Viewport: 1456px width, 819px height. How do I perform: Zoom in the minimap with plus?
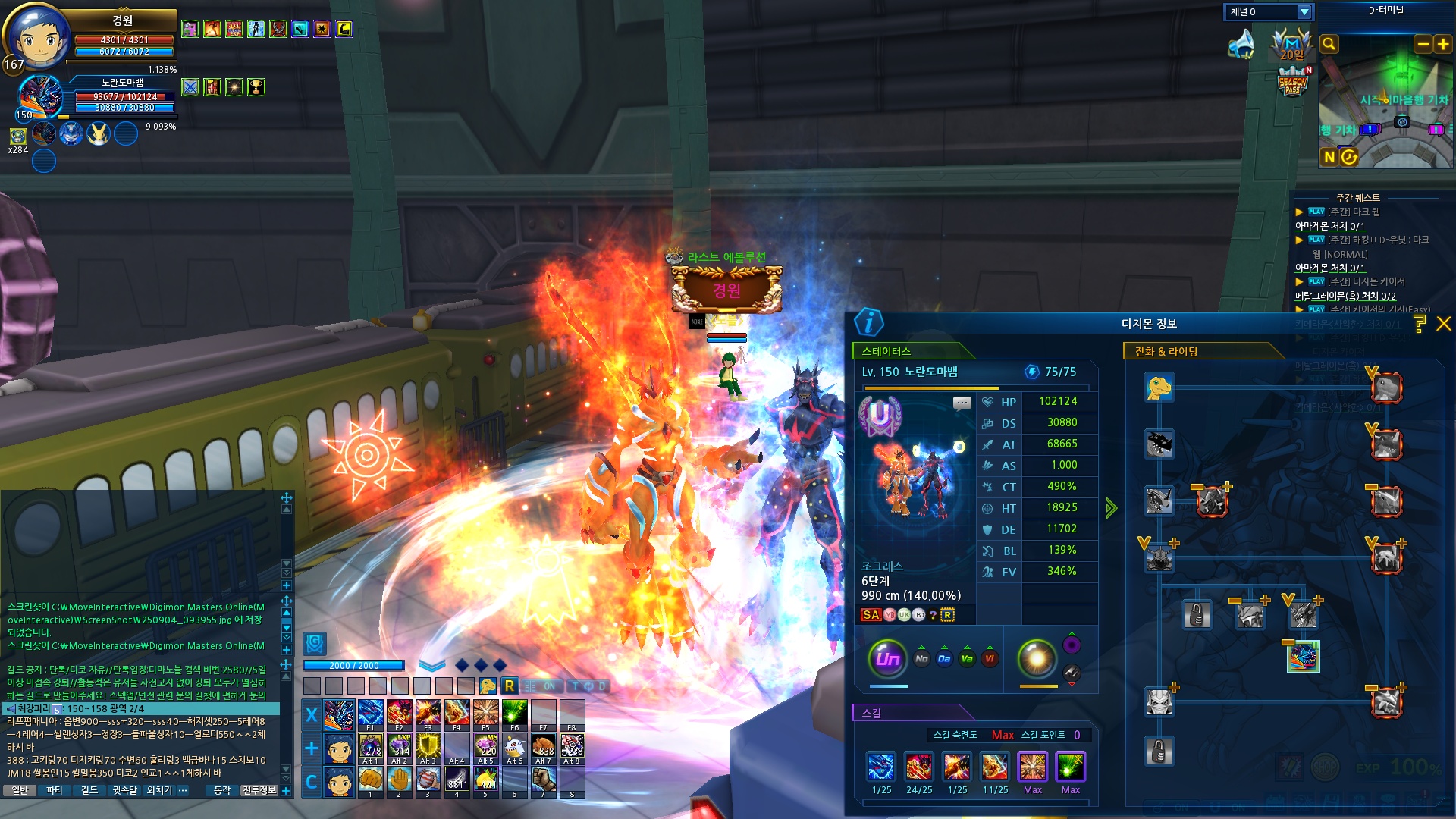coord(1443,45)
